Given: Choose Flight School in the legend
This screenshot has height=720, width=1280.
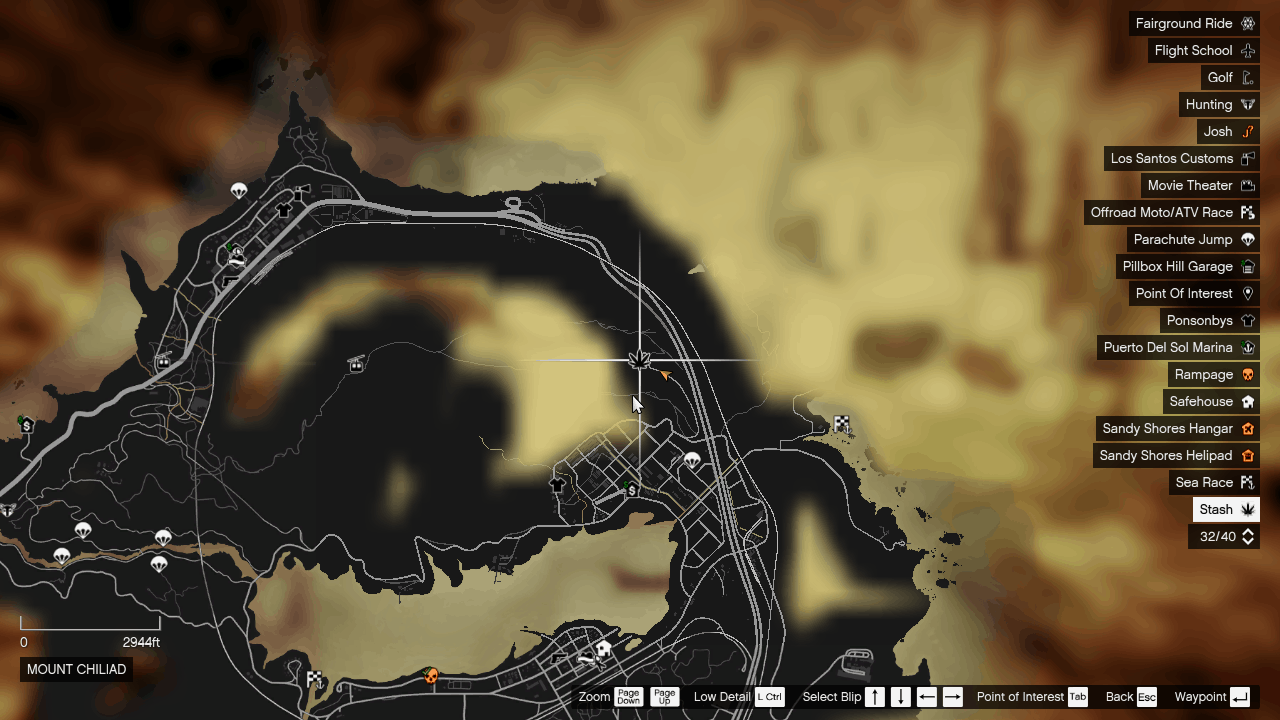Looking at the screenshot, I should [x=1203, y=50].
